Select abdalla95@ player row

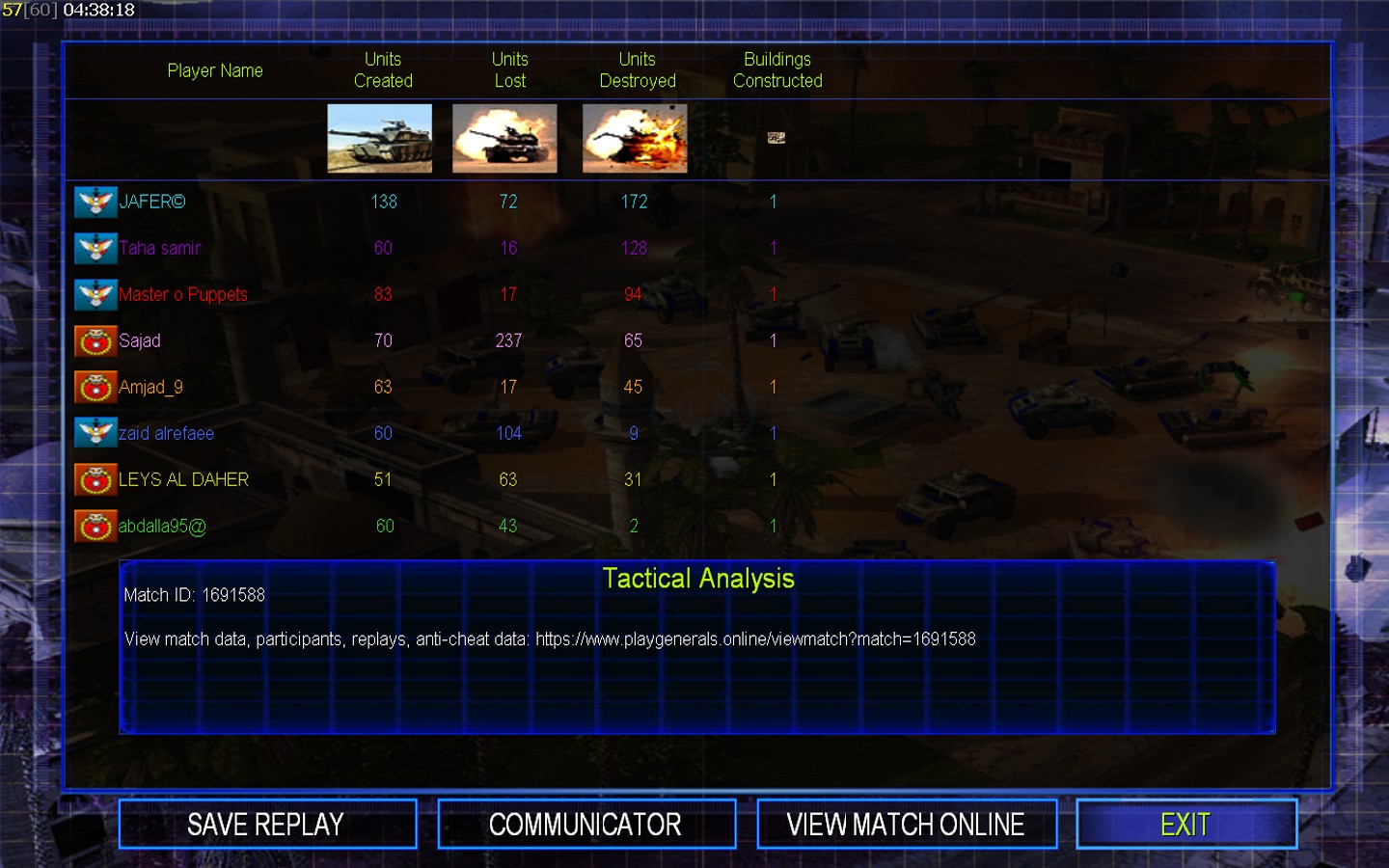[x=162, y=526]
